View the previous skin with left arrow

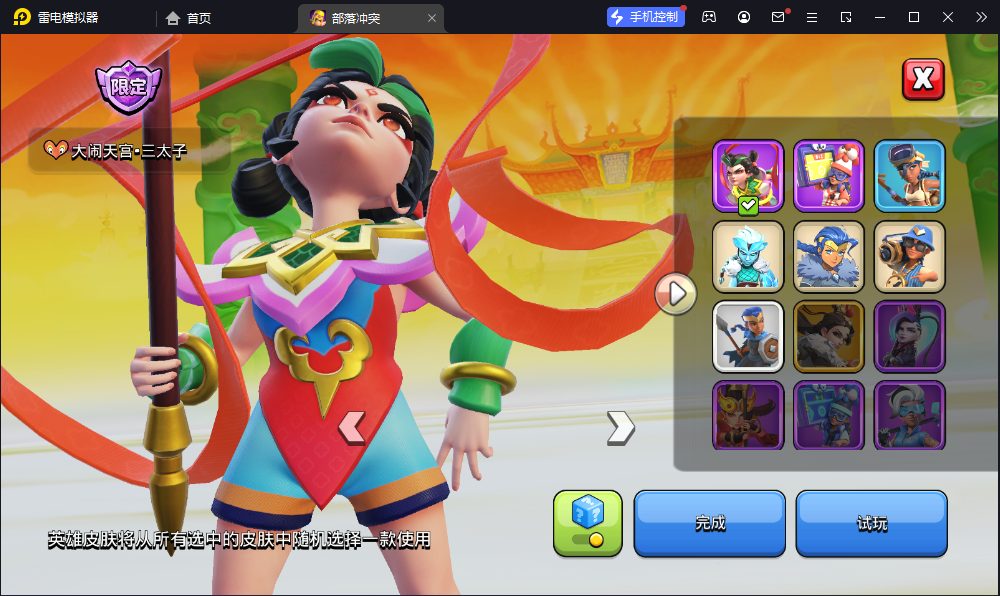351,427
